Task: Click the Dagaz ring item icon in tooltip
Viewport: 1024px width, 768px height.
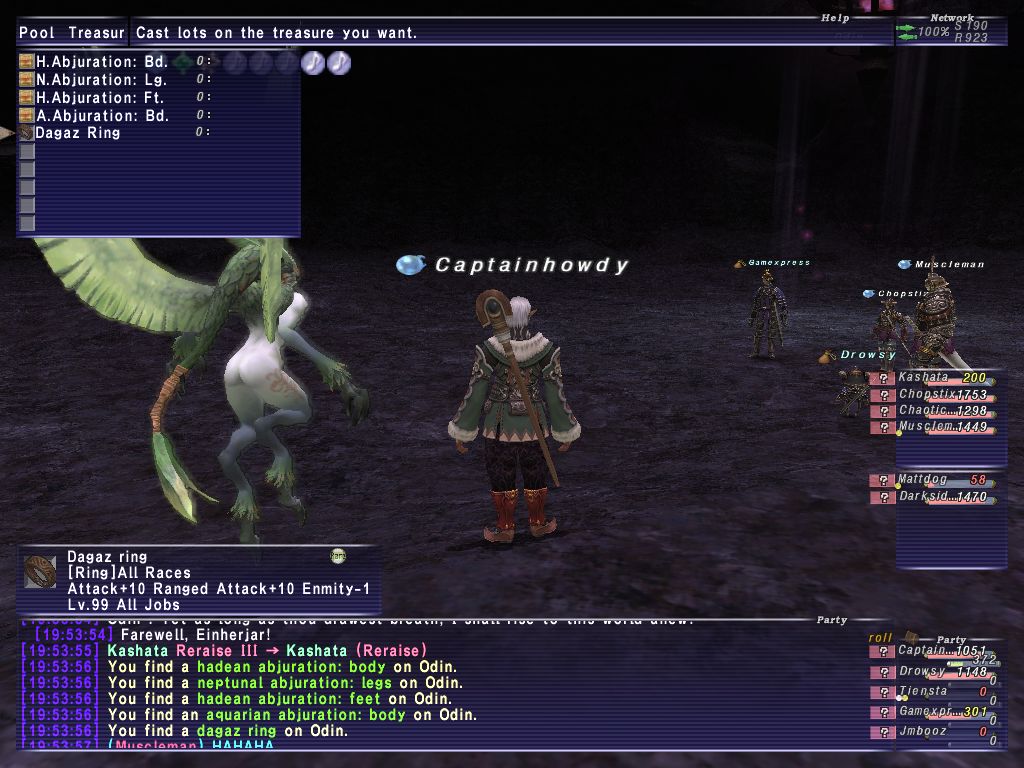Action: 40,573
